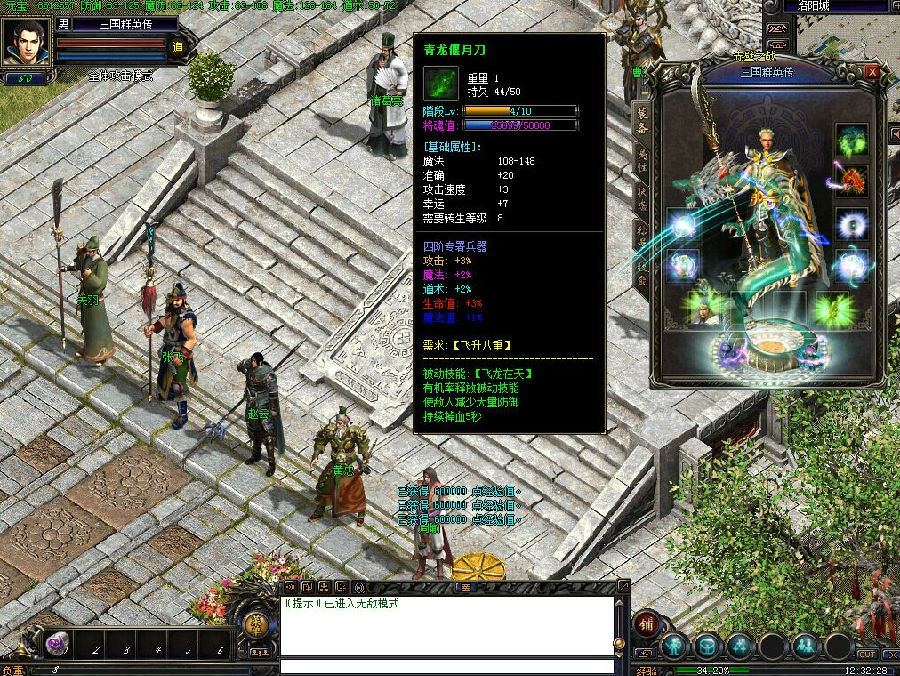
Task: Select the red flame necklace slot
Action: coord(851,181)
